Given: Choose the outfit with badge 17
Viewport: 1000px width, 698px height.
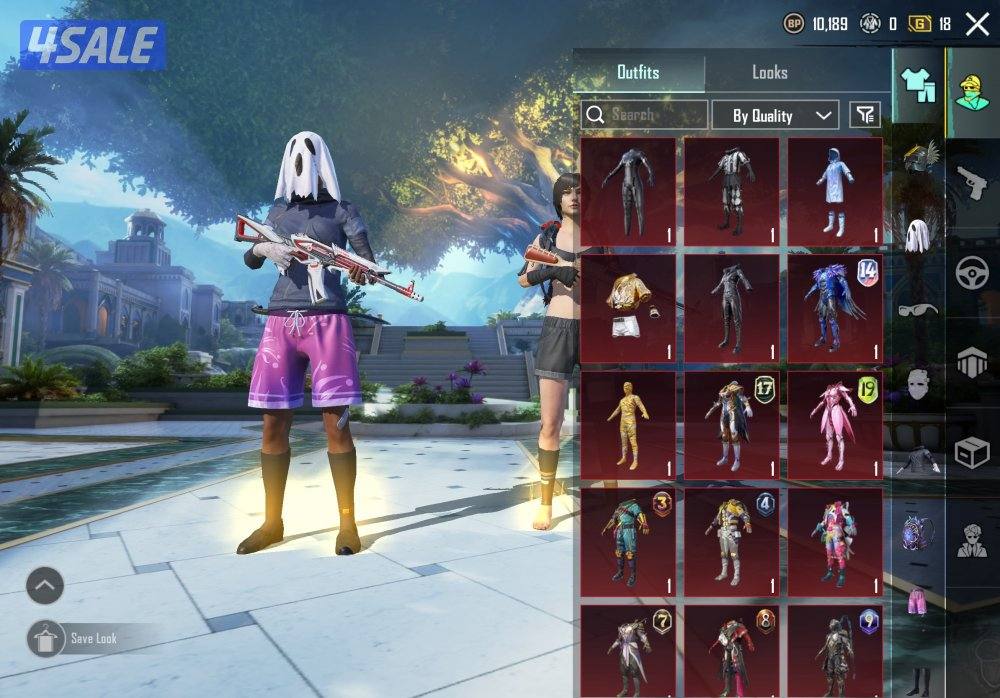Looking at the screenshot, I should (x=731, y=424).
